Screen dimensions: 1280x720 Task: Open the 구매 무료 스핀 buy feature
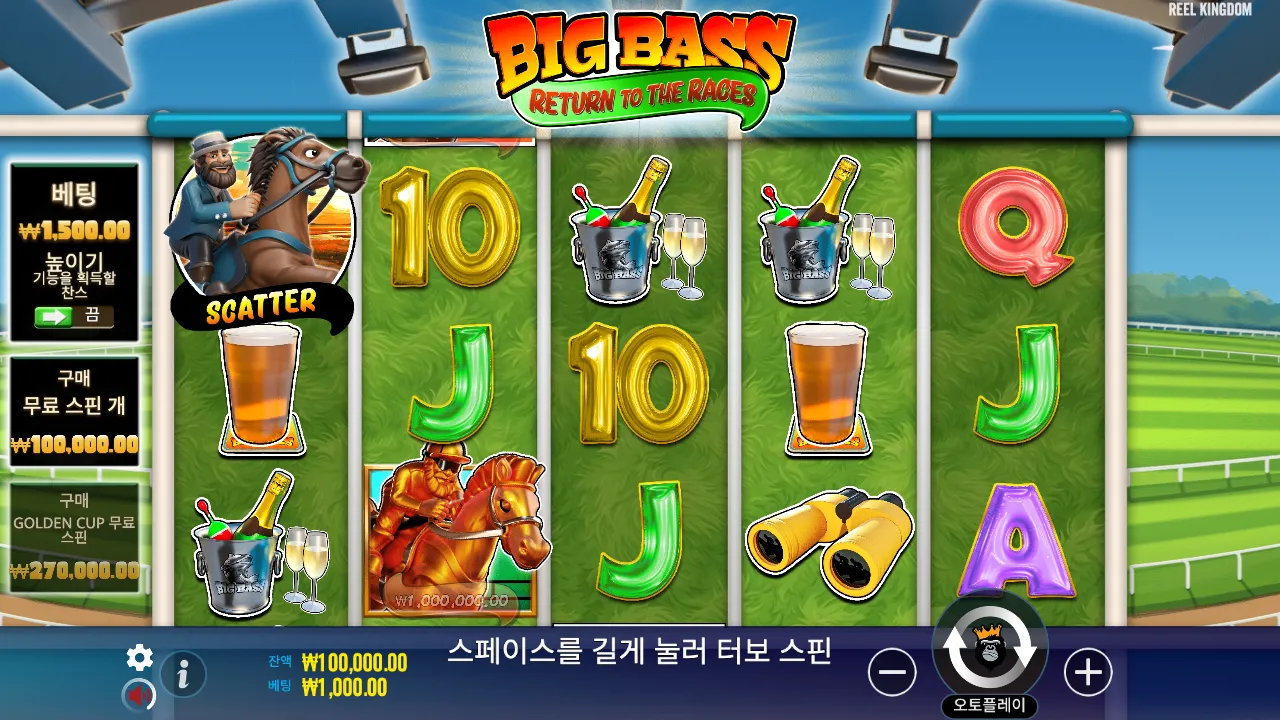72,404
